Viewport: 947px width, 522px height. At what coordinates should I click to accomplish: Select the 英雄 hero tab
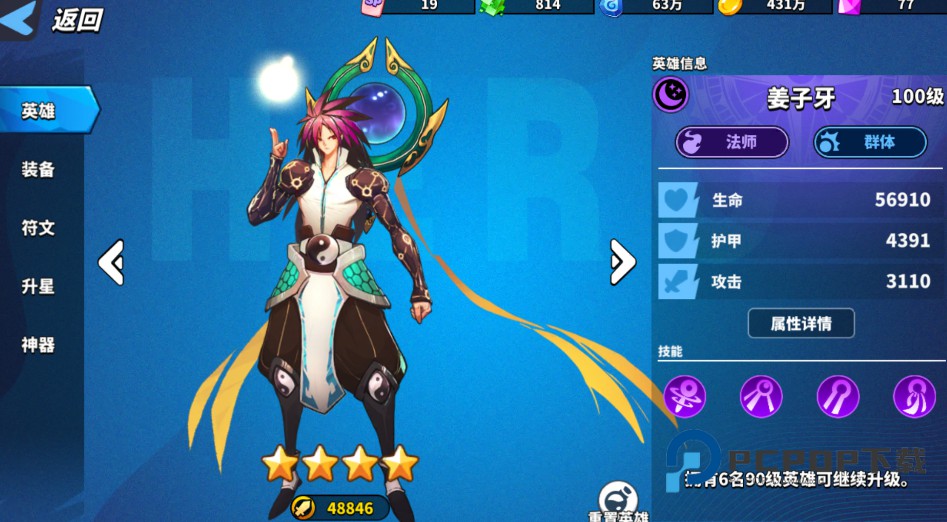pos(42,110)
